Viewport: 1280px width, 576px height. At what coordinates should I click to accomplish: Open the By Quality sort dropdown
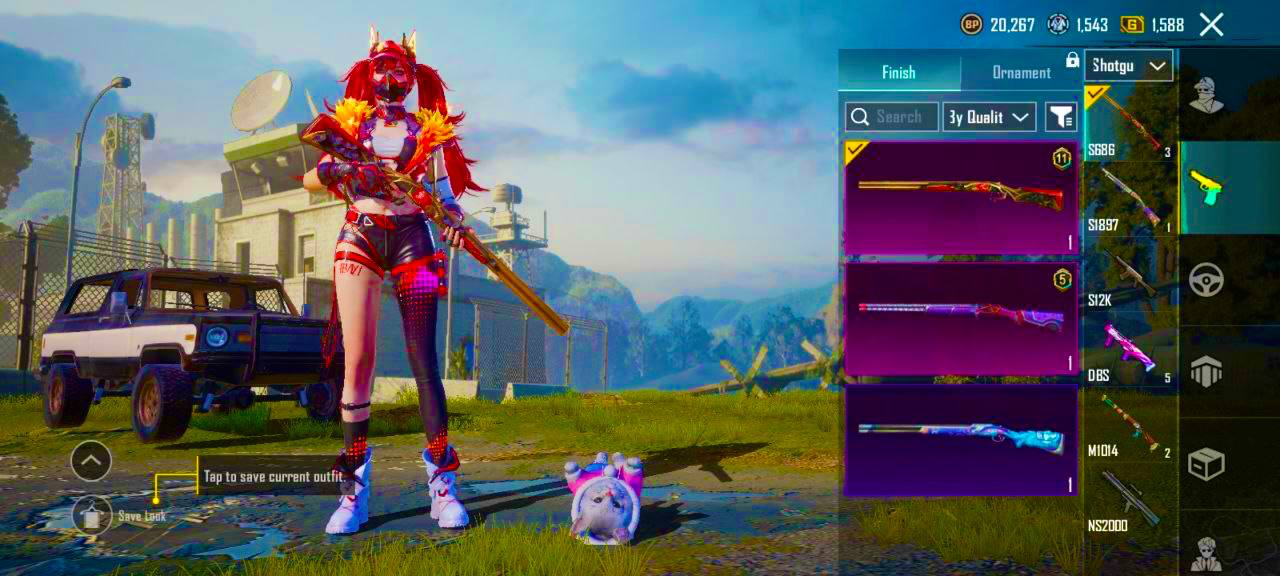pos(989,117)
